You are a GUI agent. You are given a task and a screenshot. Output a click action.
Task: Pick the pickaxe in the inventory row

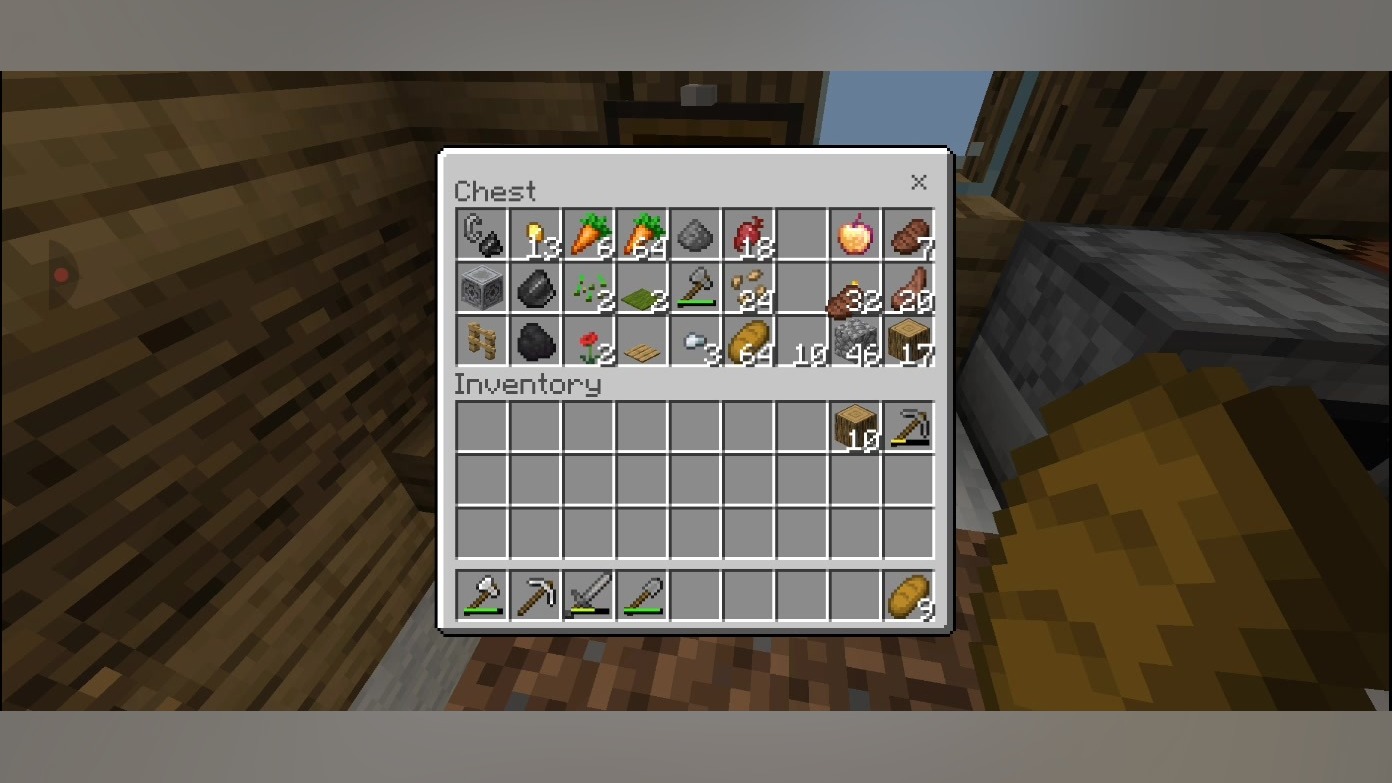909,428
